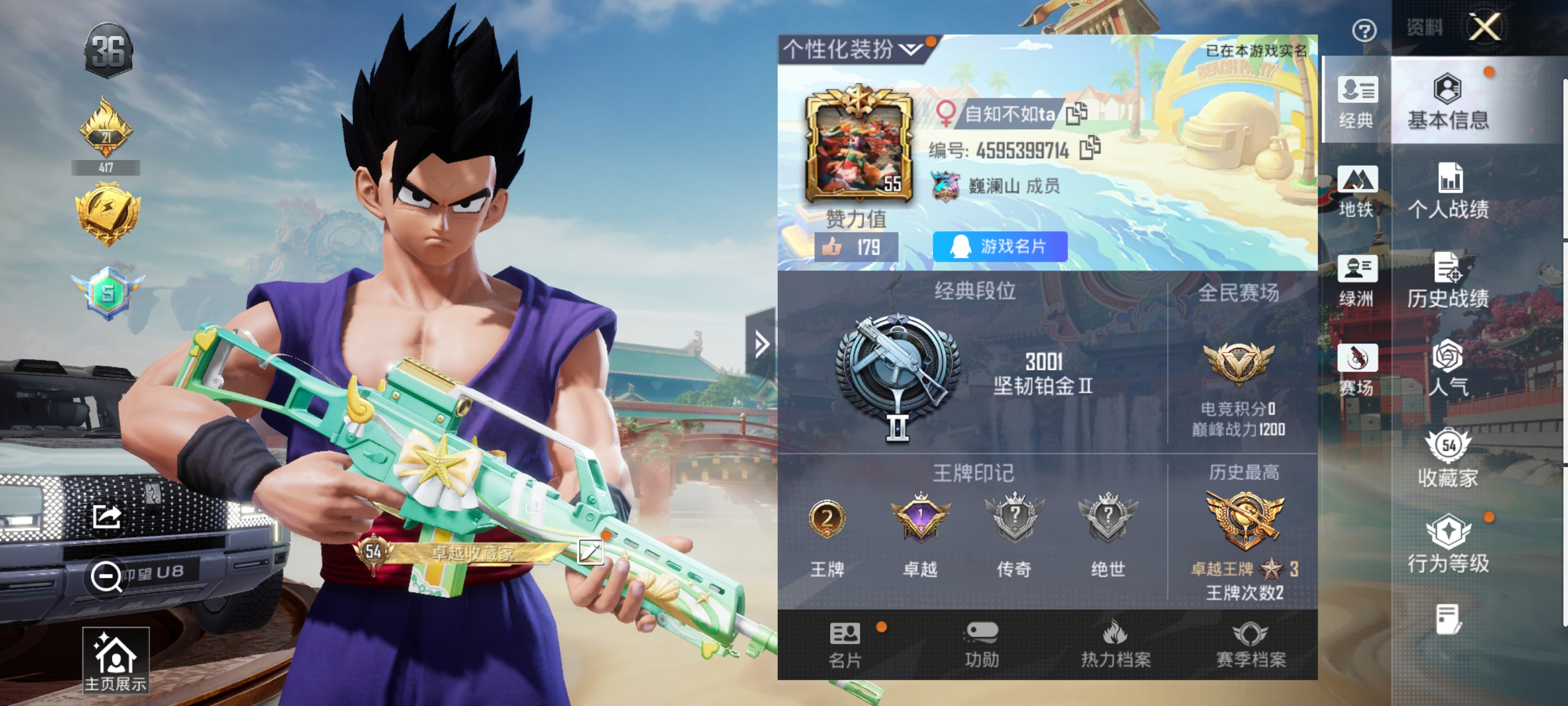This screenshot has height=706, width=1568.
Task: Open 个人战绩 in the side menu
Action: [1448, 192]
